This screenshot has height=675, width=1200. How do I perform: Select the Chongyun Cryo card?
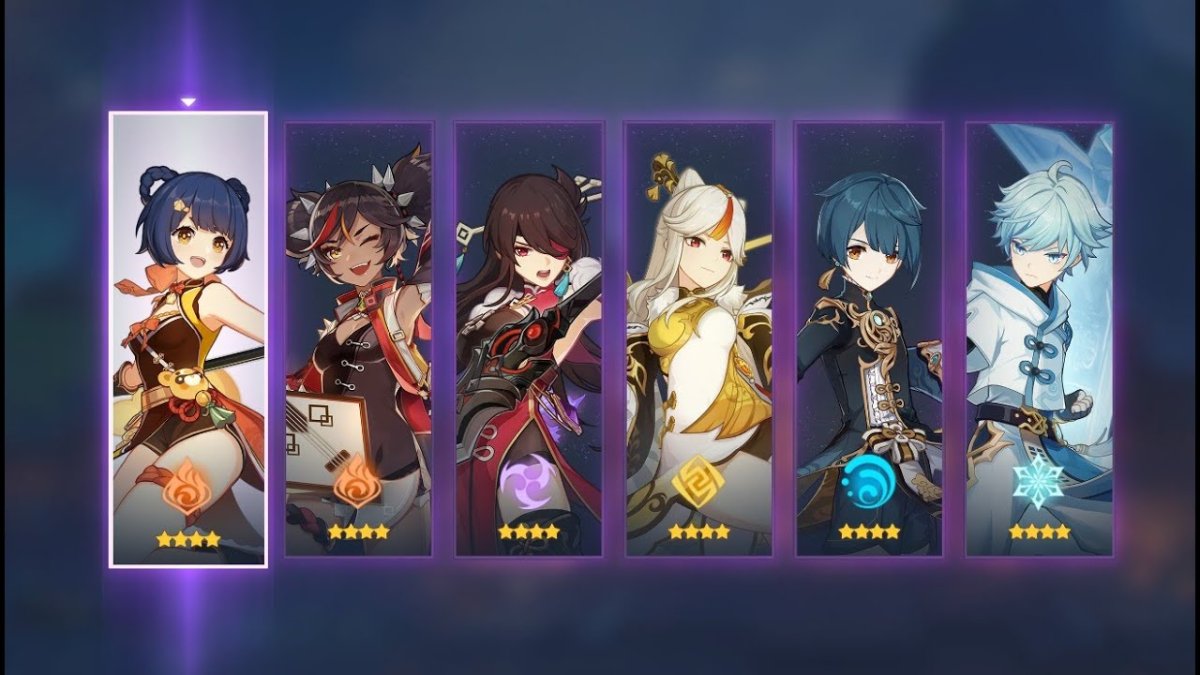coord(1039,339)
